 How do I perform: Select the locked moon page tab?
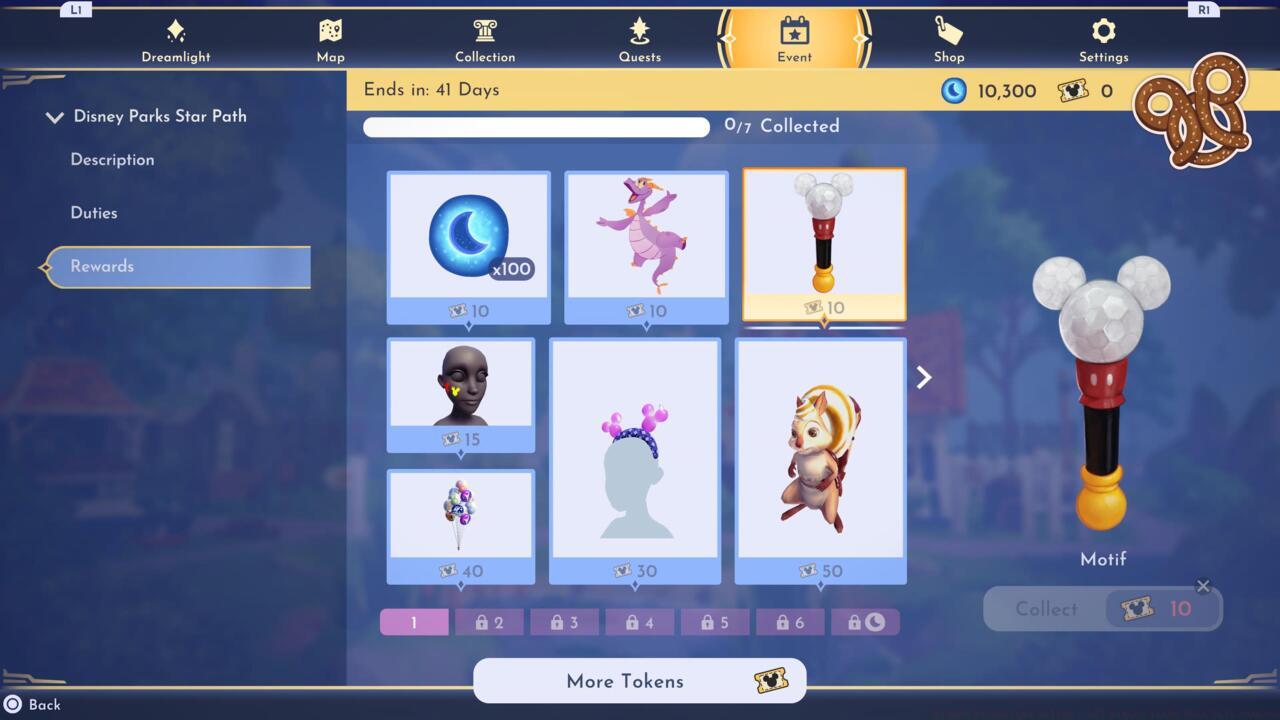pos(866,621)
